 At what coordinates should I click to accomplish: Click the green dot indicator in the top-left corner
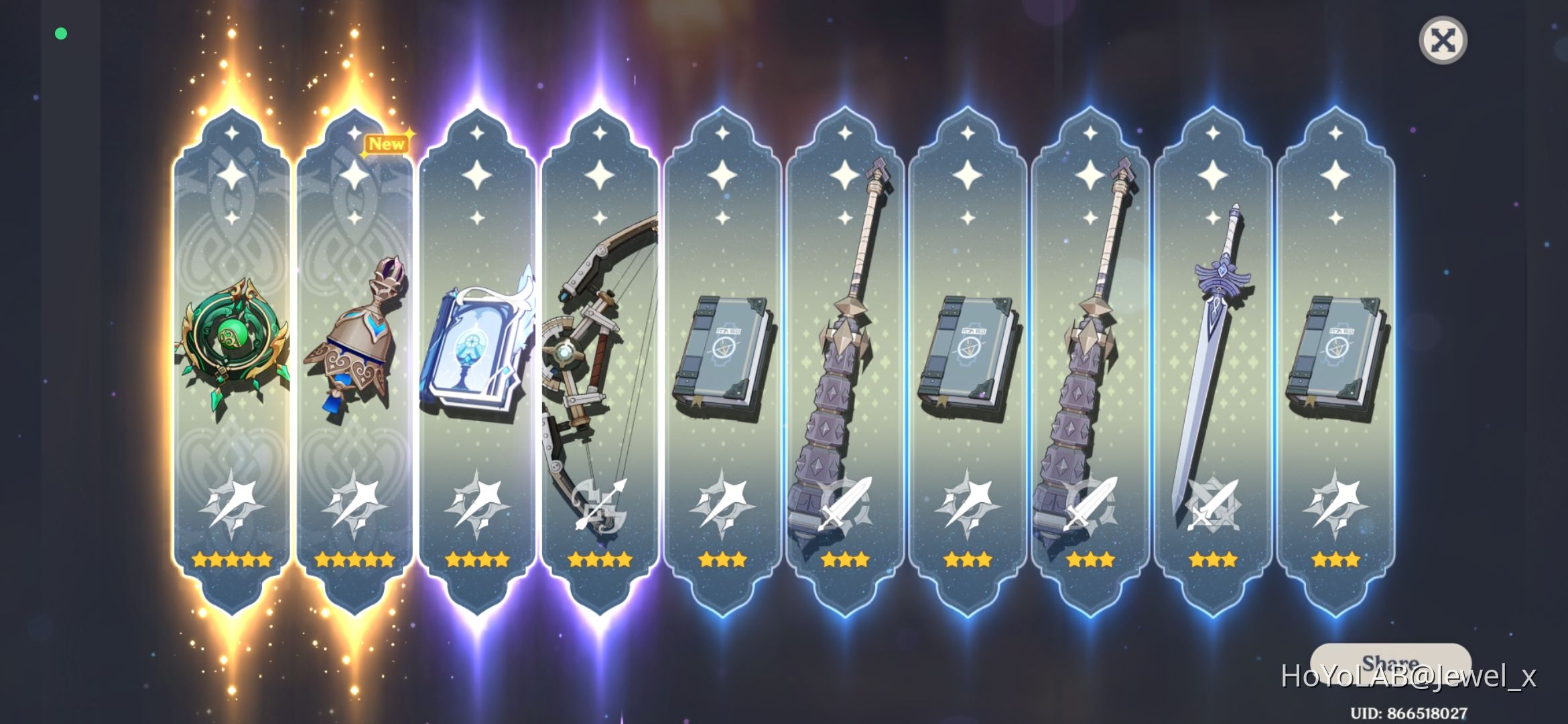pos(62,32)
